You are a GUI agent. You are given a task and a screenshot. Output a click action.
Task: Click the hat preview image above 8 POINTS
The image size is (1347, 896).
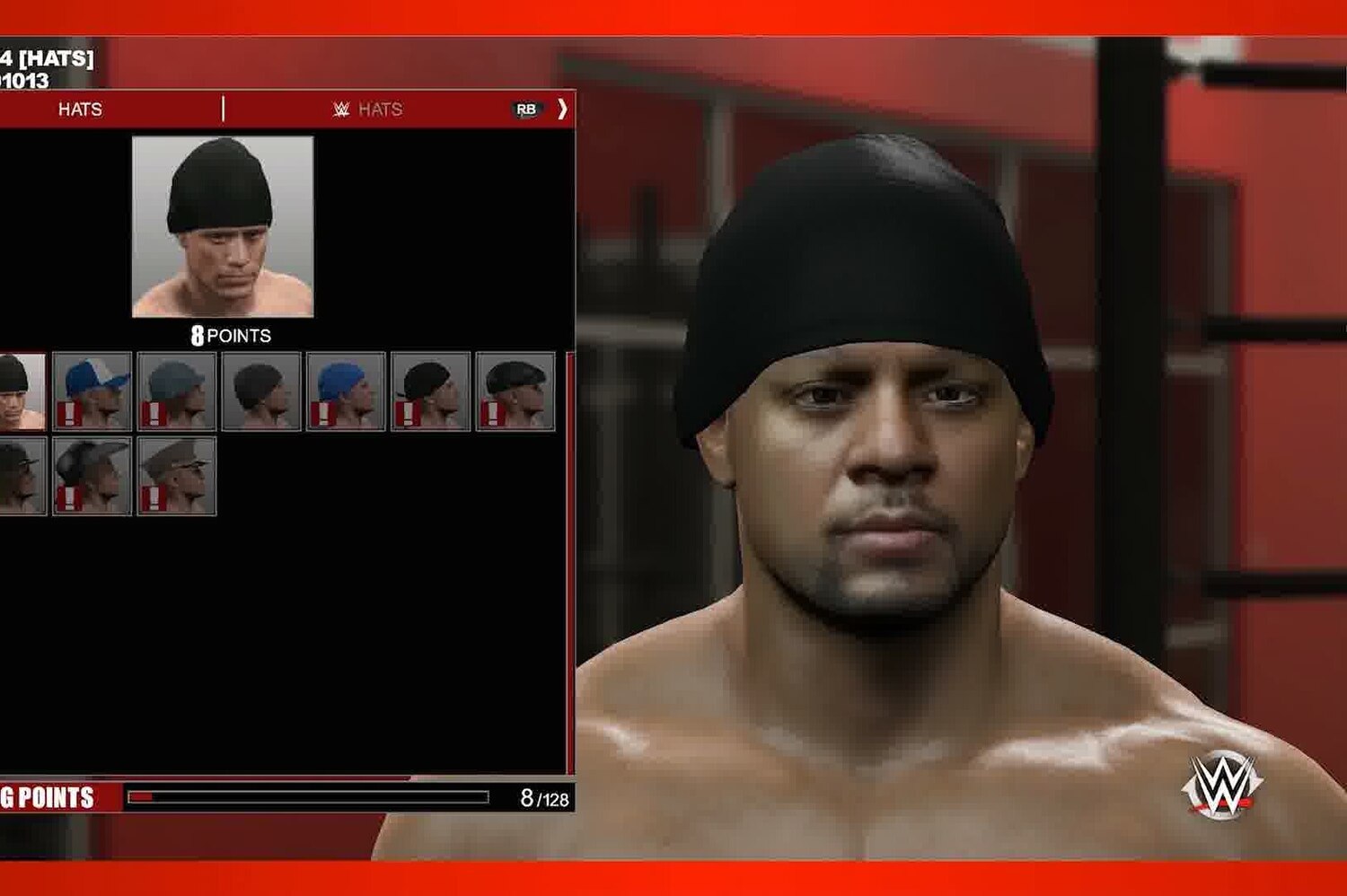tap(224, 224)
